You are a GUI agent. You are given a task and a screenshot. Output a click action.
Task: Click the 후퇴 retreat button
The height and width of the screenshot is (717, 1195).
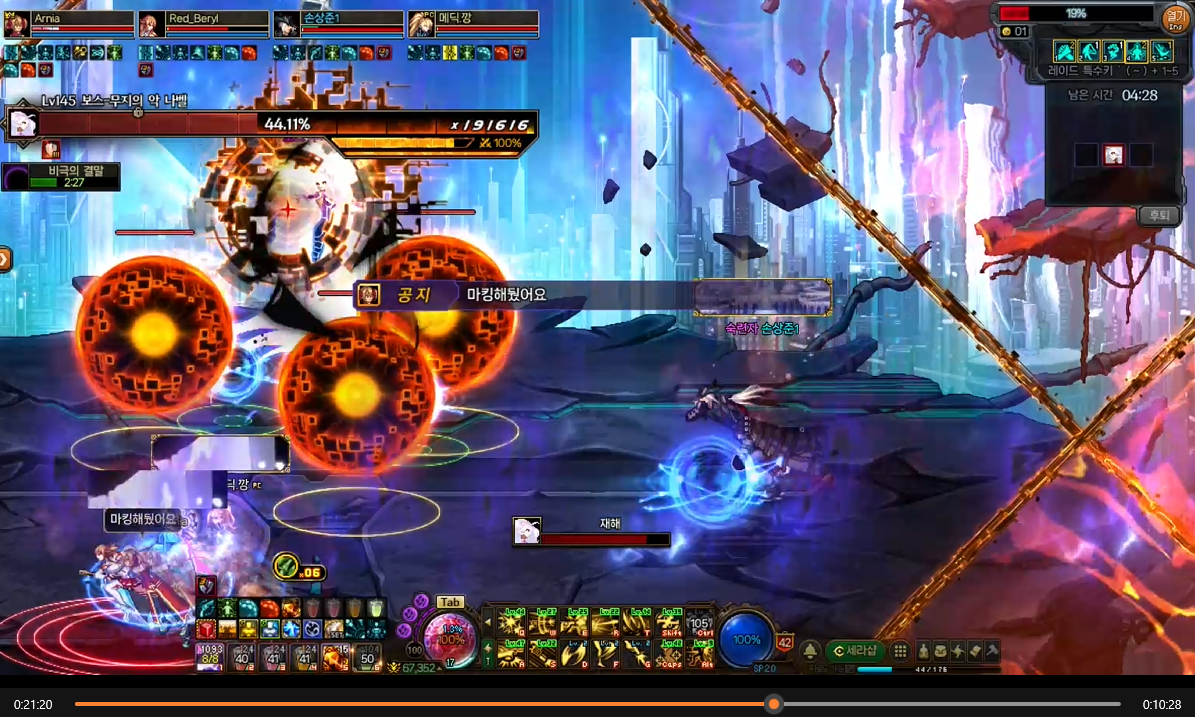[1158, 215]
